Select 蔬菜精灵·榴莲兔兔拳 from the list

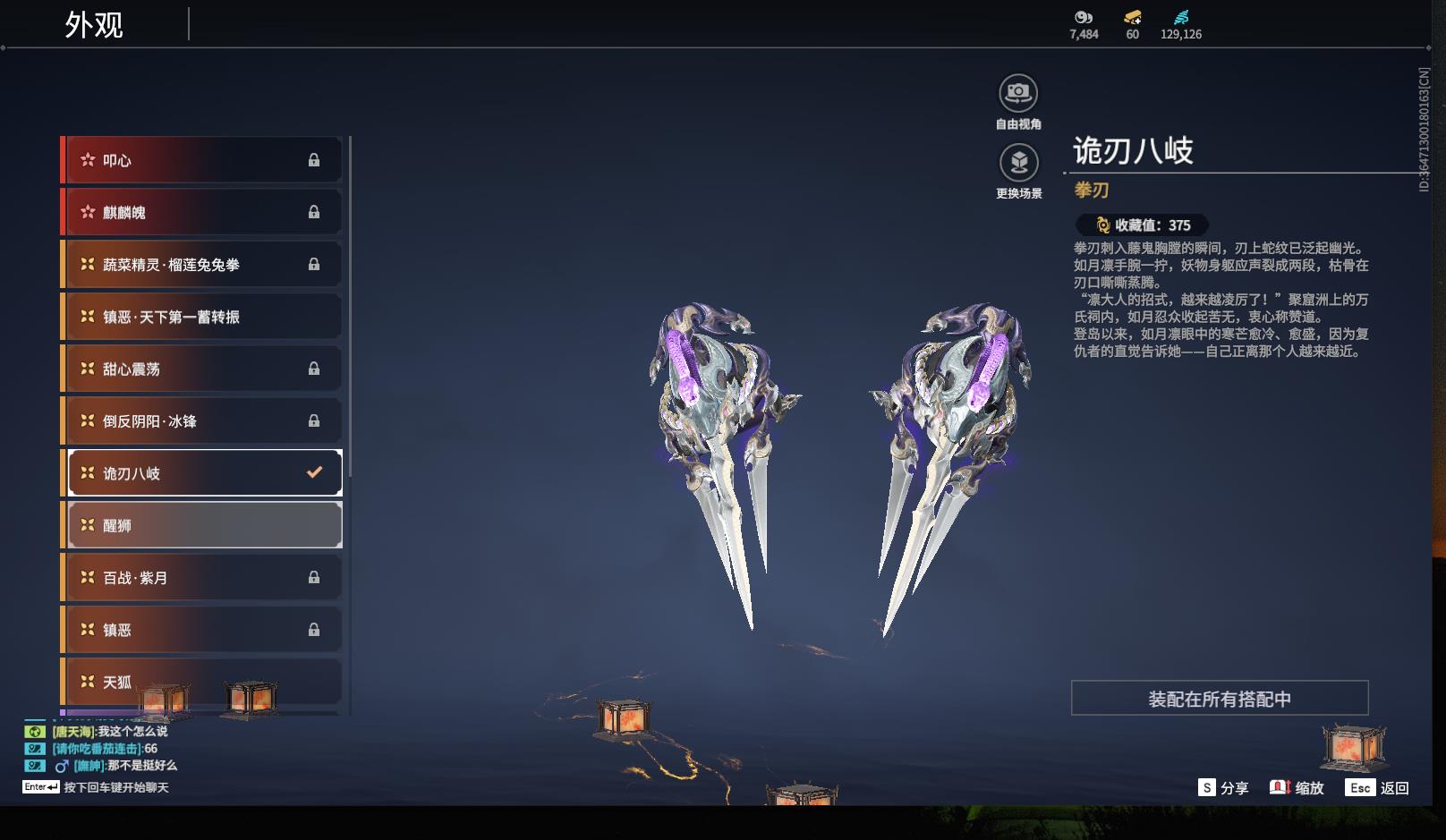(202, 265)
